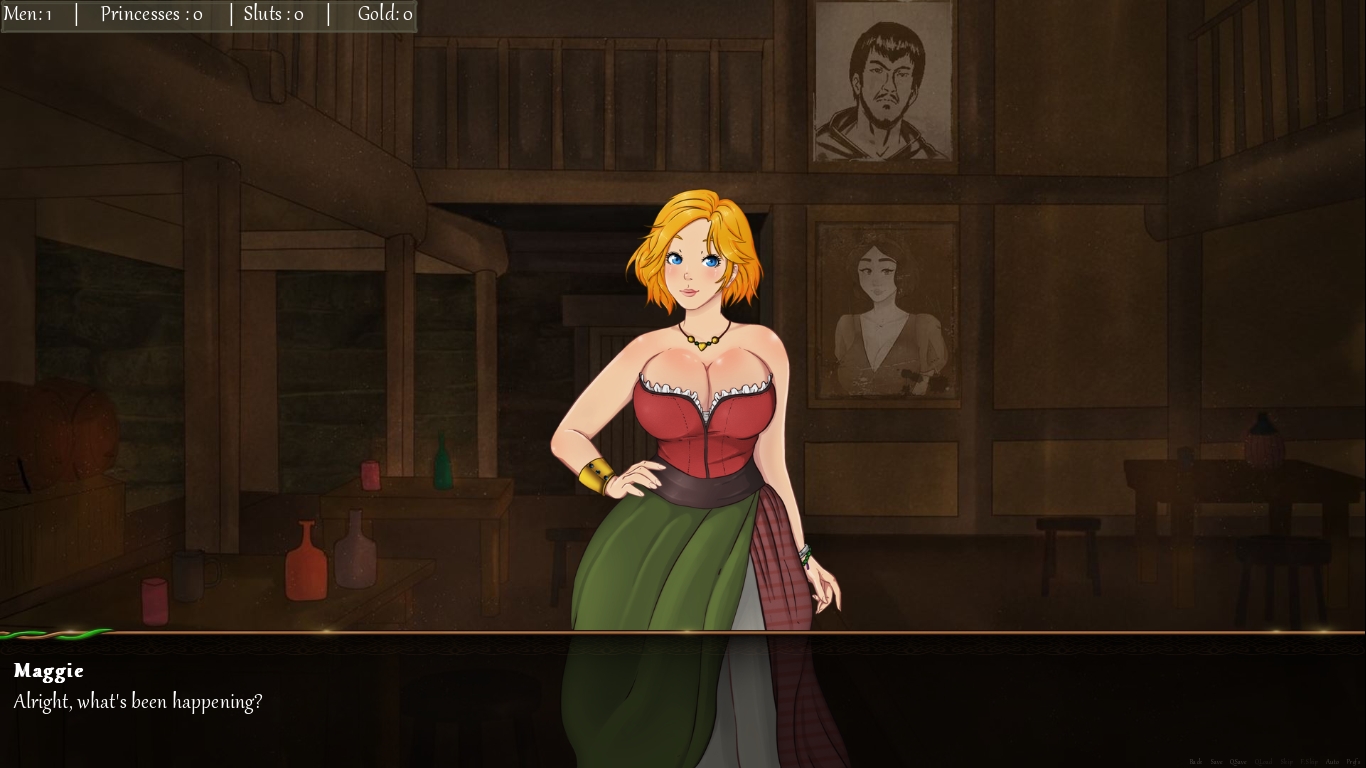The height and width of the screenshot is (768, 1366).
Task: Activate the F.Skip fast skip button
Action: click(x=1309, y=762)
